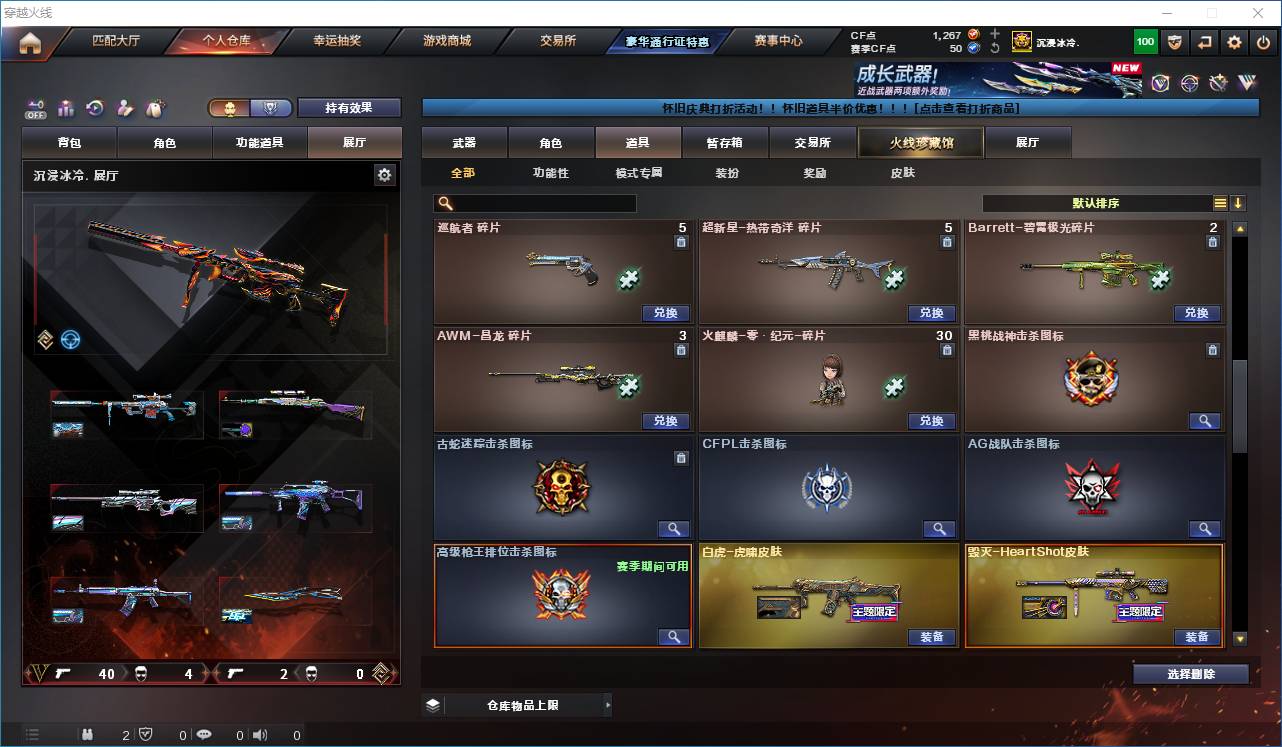Click the replay rotation icon above the showroom
This screenshot has height=747, width=1282.
94,108
